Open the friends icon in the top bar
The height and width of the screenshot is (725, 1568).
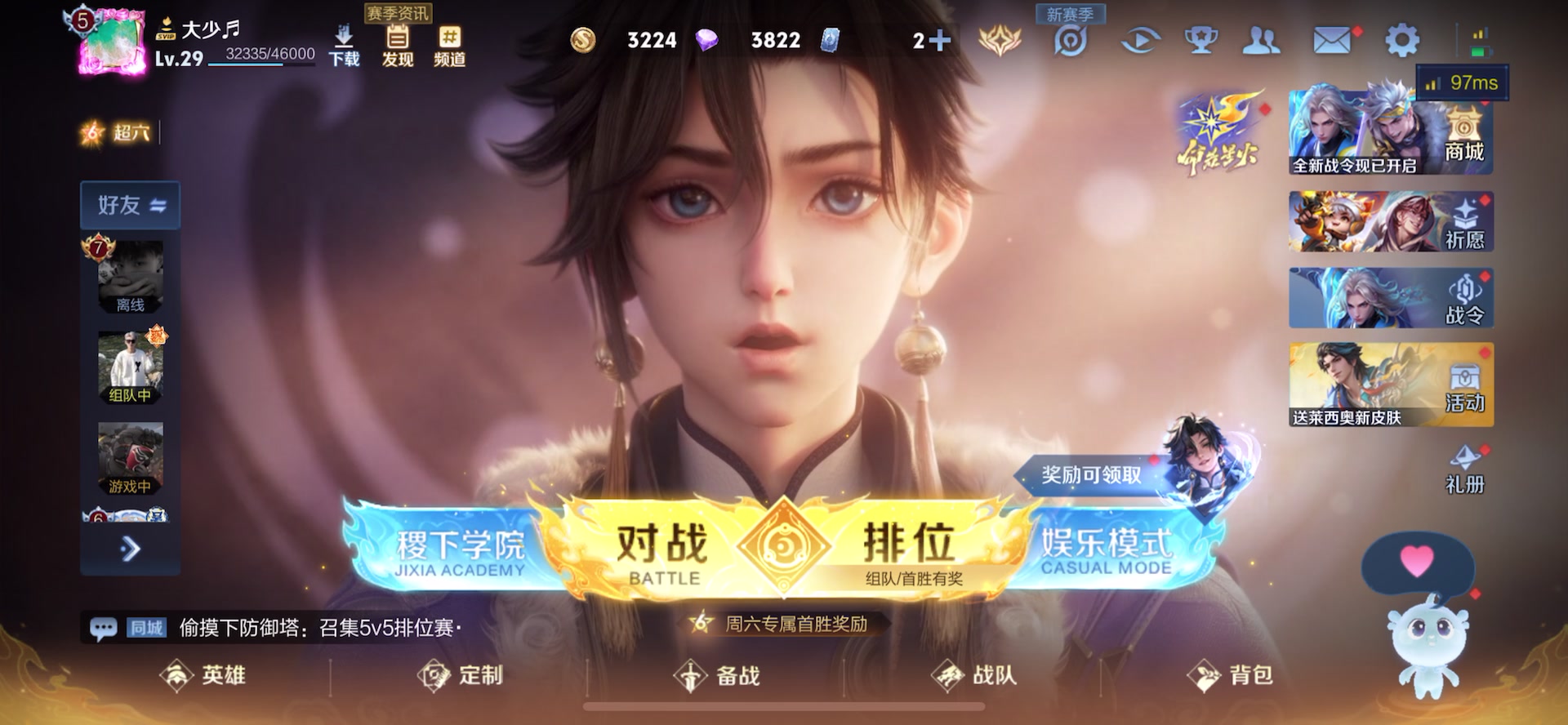click(1263, 39)
